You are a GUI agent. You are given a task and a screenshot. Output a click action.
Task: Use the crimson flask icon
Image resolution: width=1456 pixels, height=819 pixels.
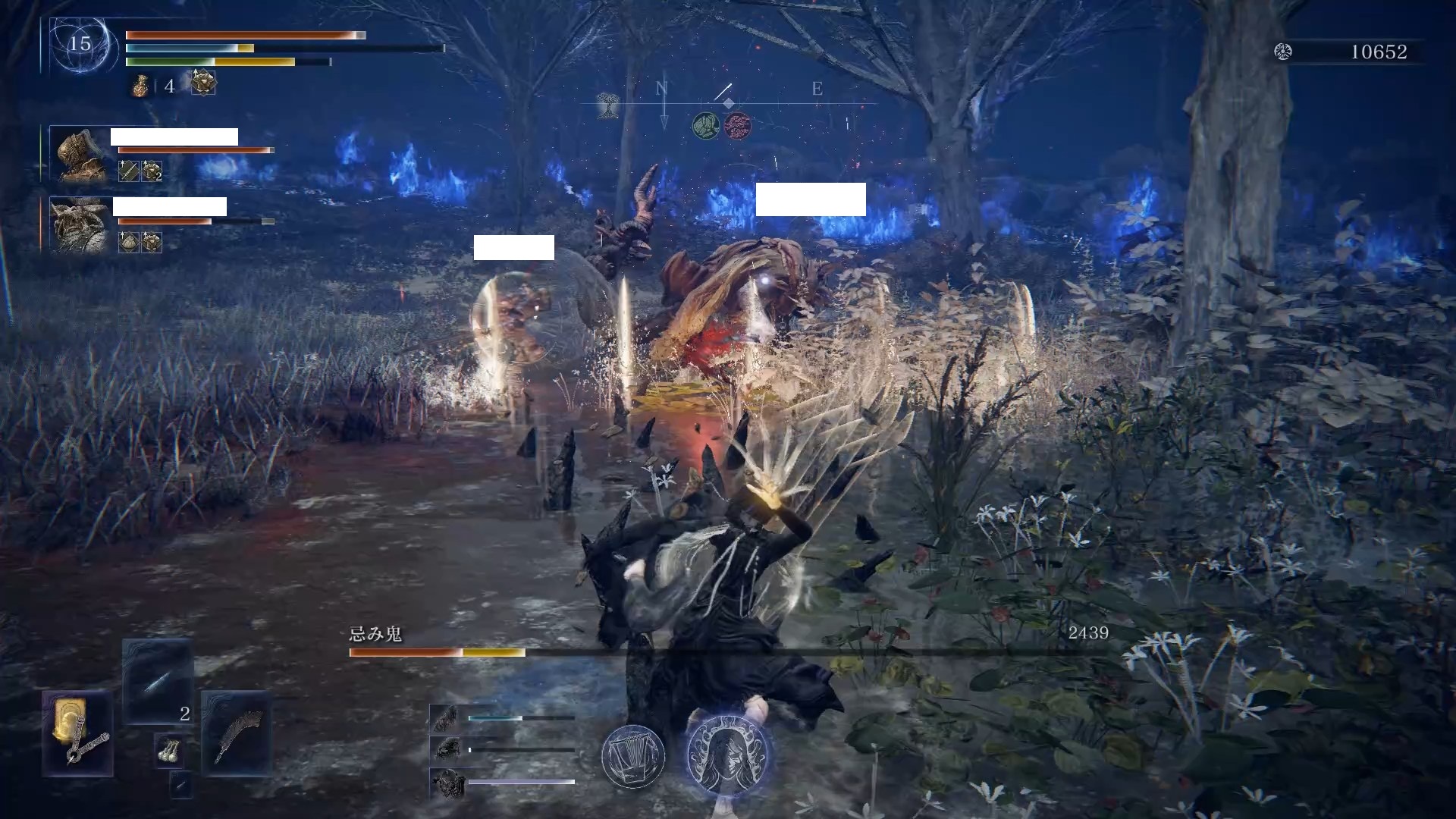140,86
